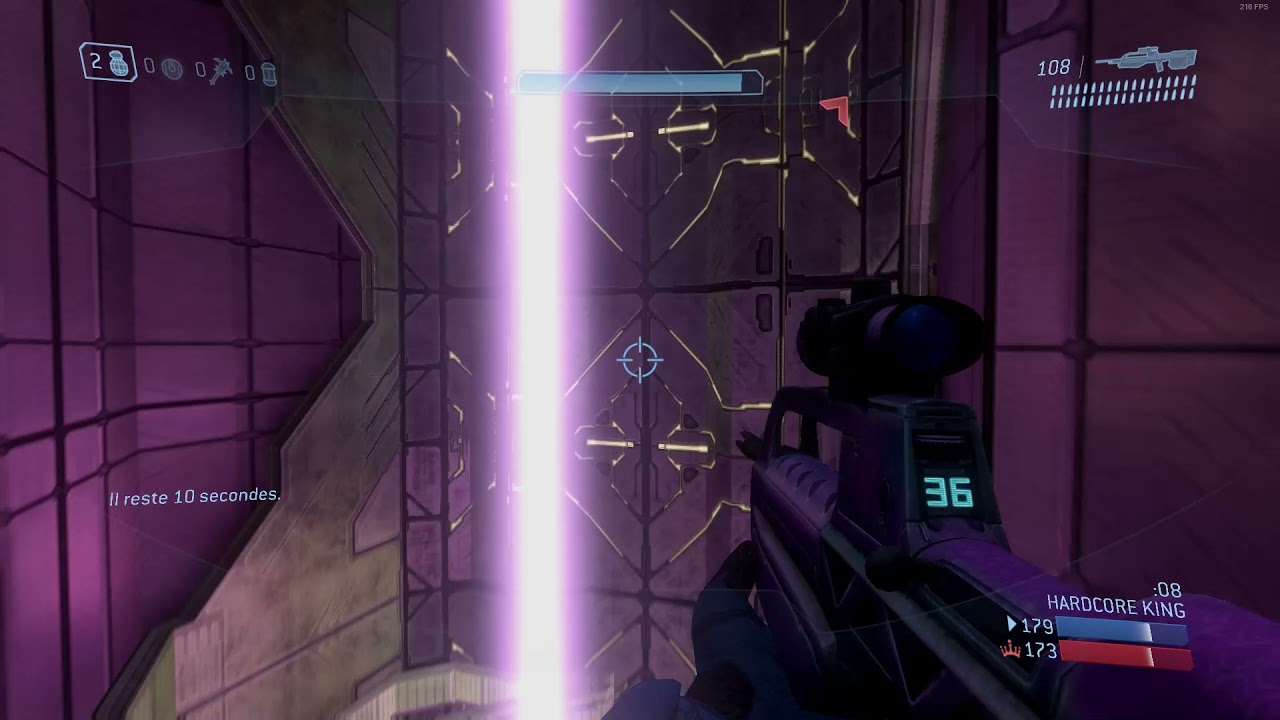Select the frag grenade icon
This screenshot has width=1280, height=720.
tap(120, 64)
